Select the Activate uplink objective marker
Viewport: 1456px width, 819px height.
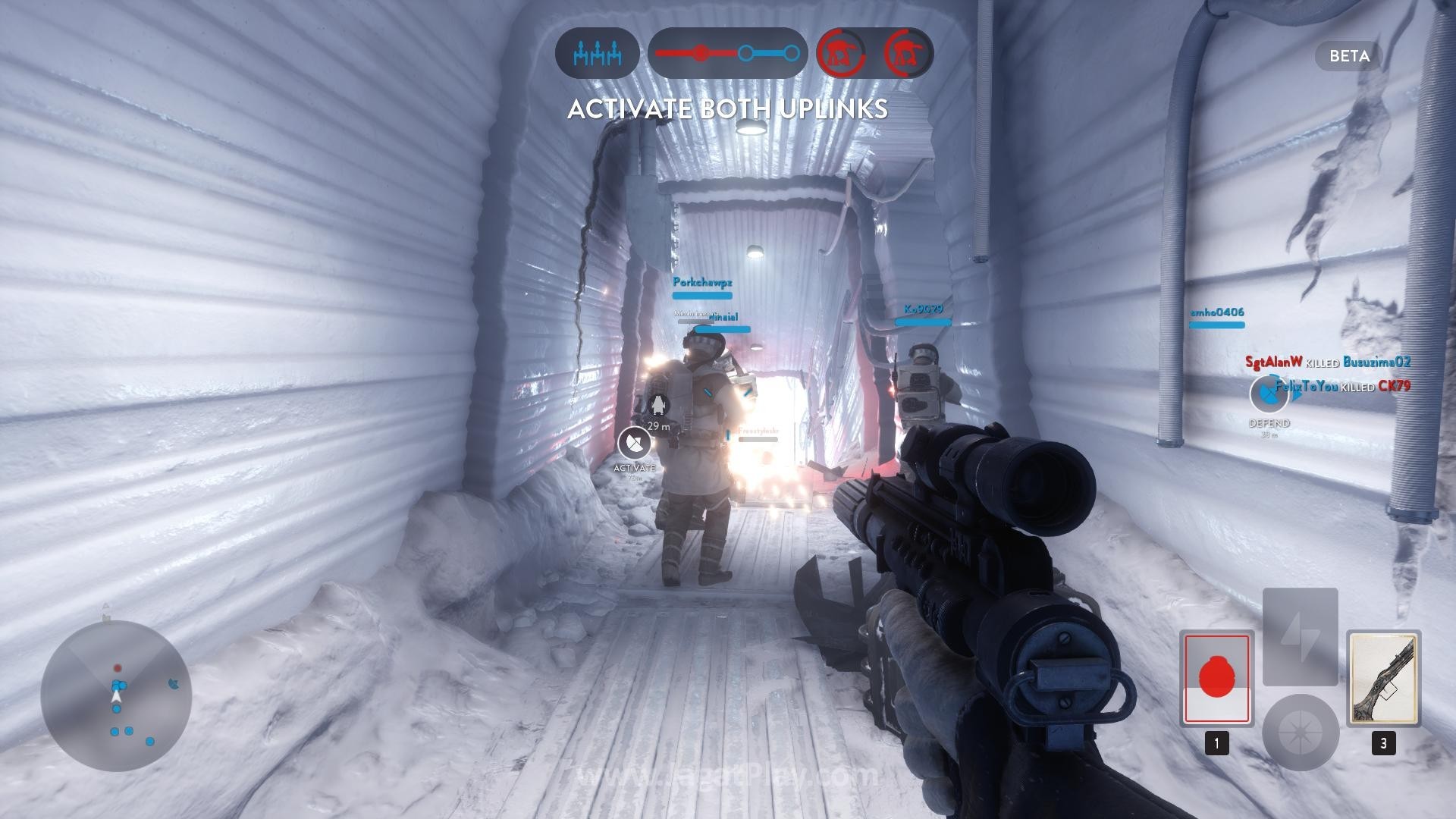point(634,443)
